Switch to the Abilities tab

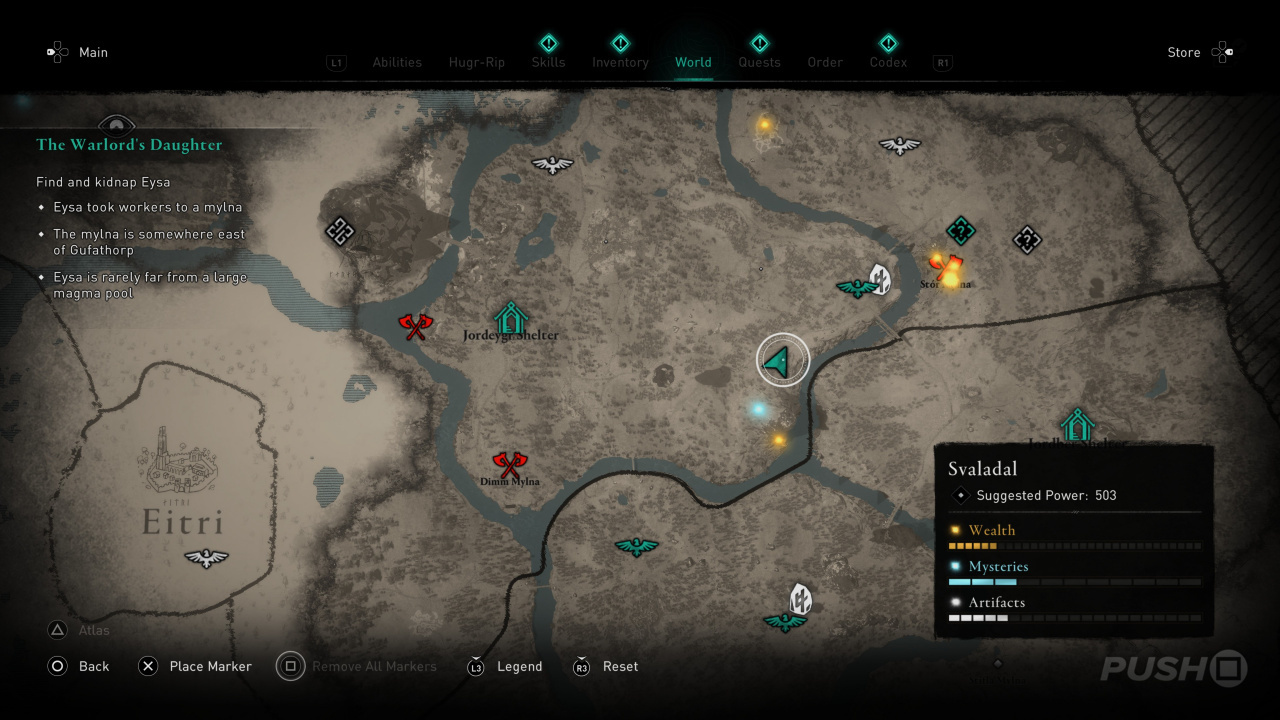[x=397, y=62]
